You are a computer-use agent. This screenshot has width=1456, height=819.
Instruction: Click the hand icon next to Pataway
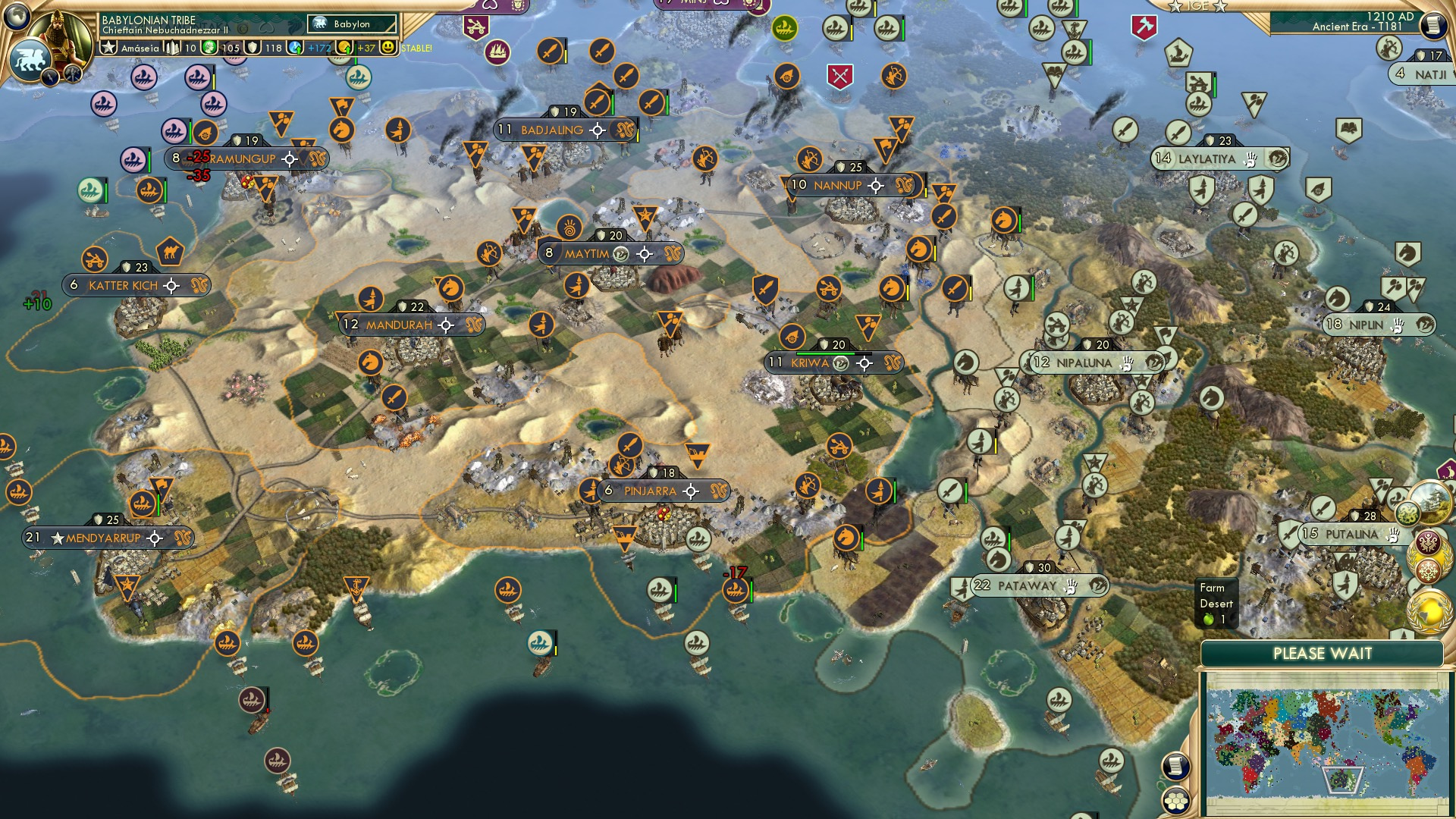click(x=1072, y=586)
